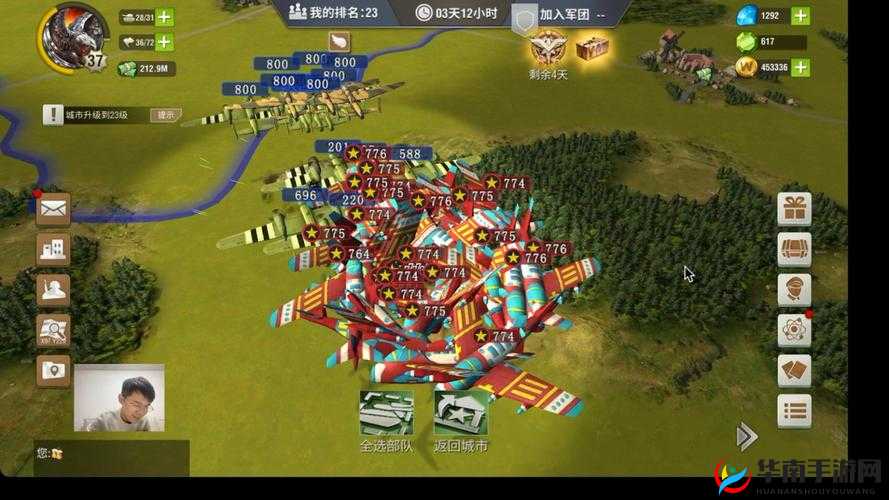This screenshot has height=500, width=889.
Task: Open the mail envelope inbox
Action: click(53, 209)
